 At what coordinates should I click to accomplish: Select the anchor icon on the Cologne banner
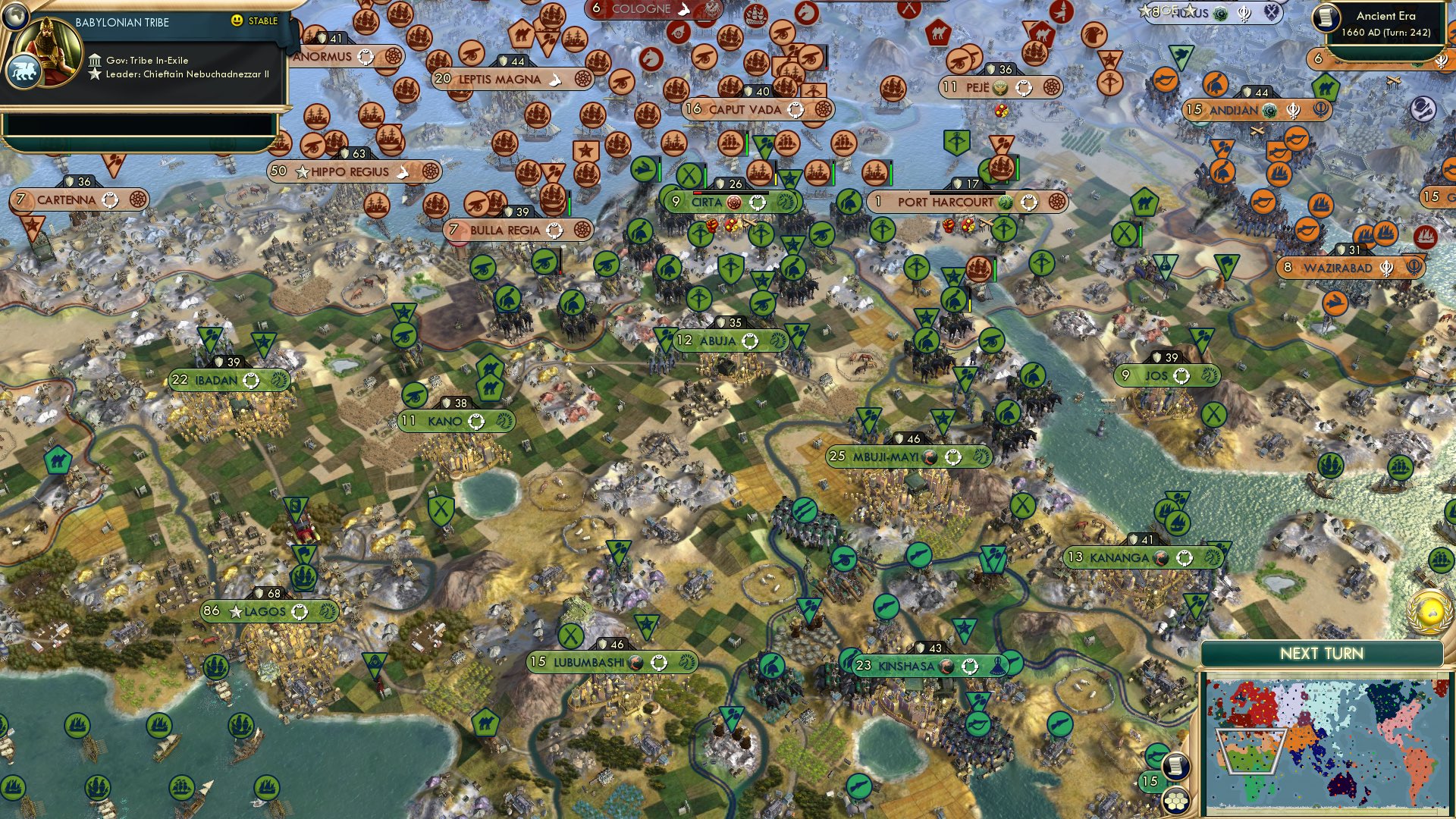[684, 9]
